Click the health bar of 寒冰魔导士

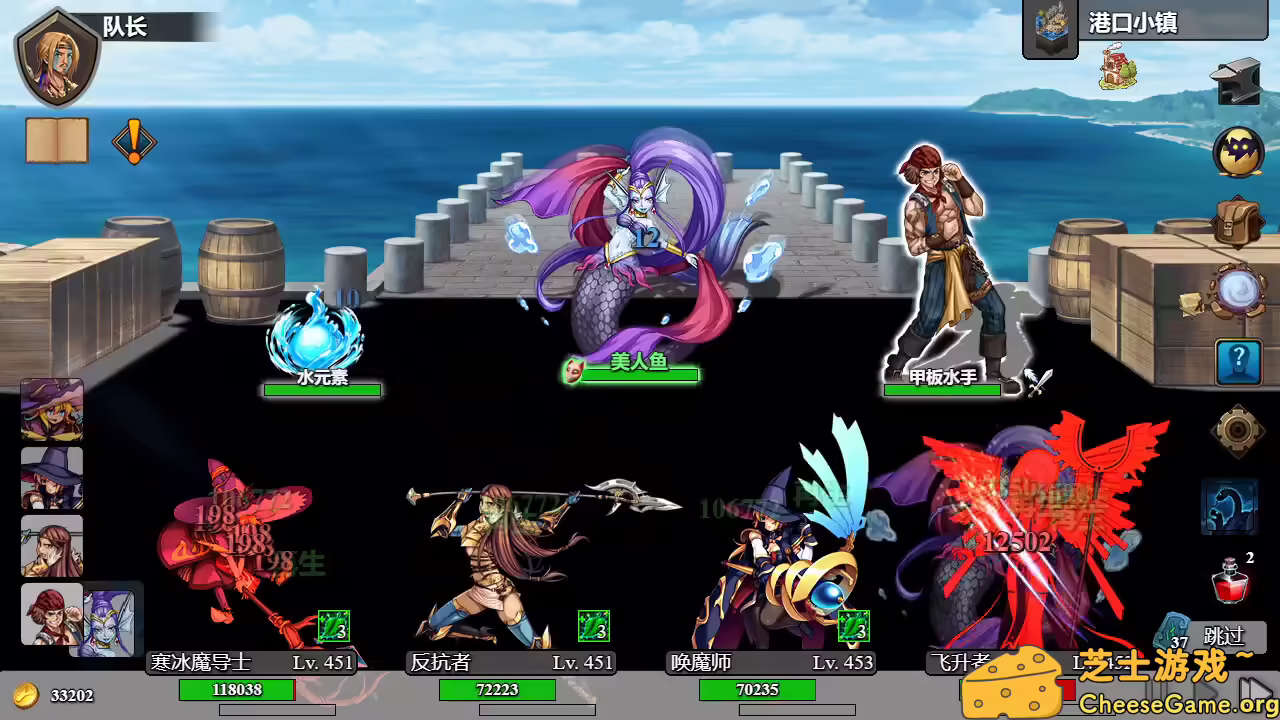(x=235, y=689)
